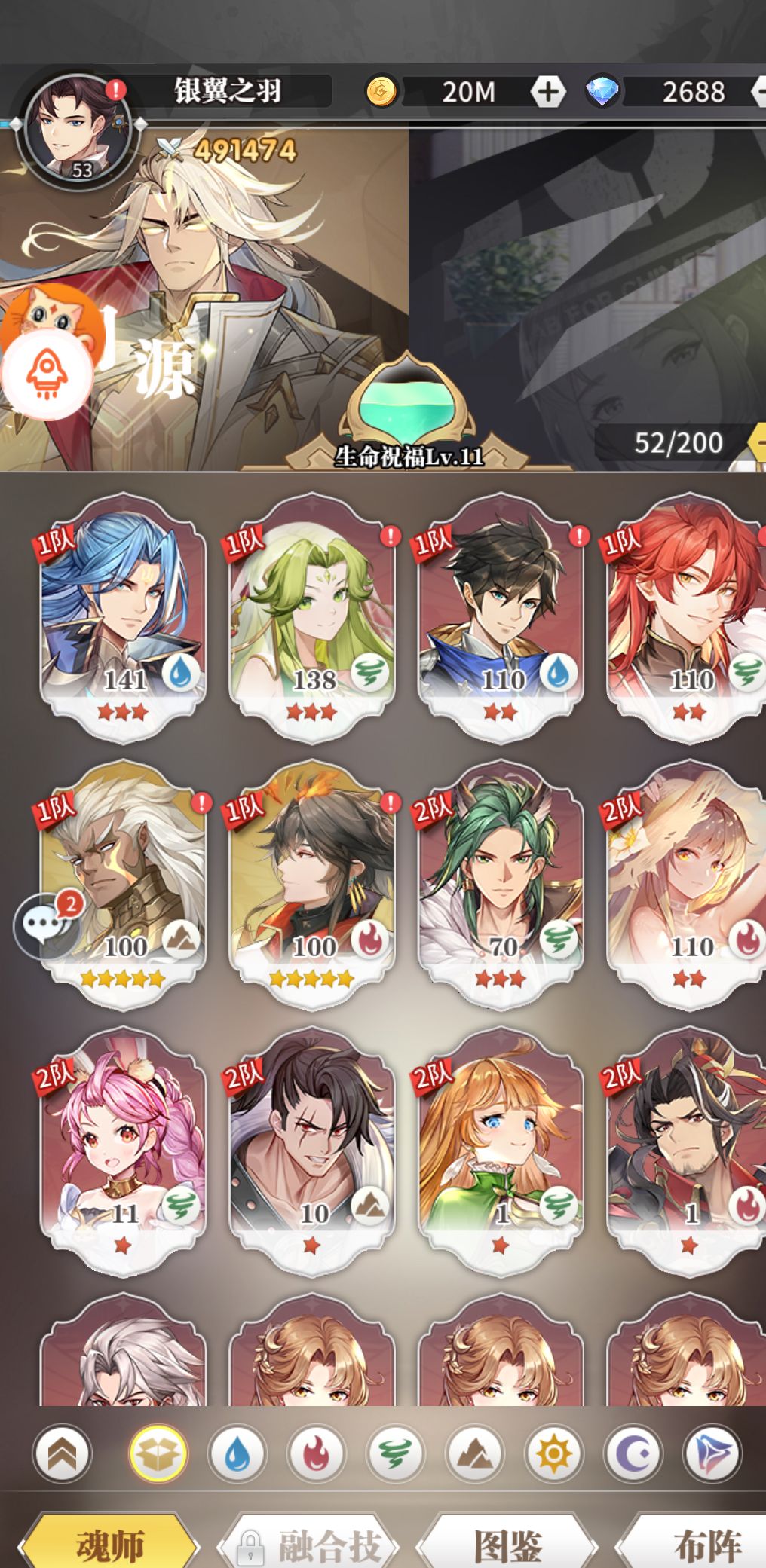
Task: Add gold coins with the plus button
Action: pos(548,92)
